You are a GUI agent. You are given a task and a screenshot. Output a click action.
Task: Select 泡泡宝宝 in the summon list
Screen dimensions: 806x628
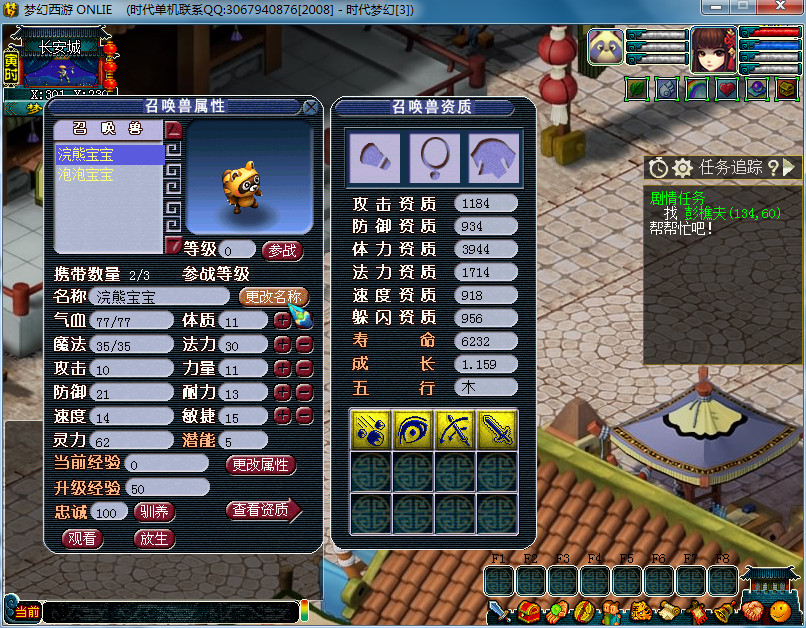(86, 174)
